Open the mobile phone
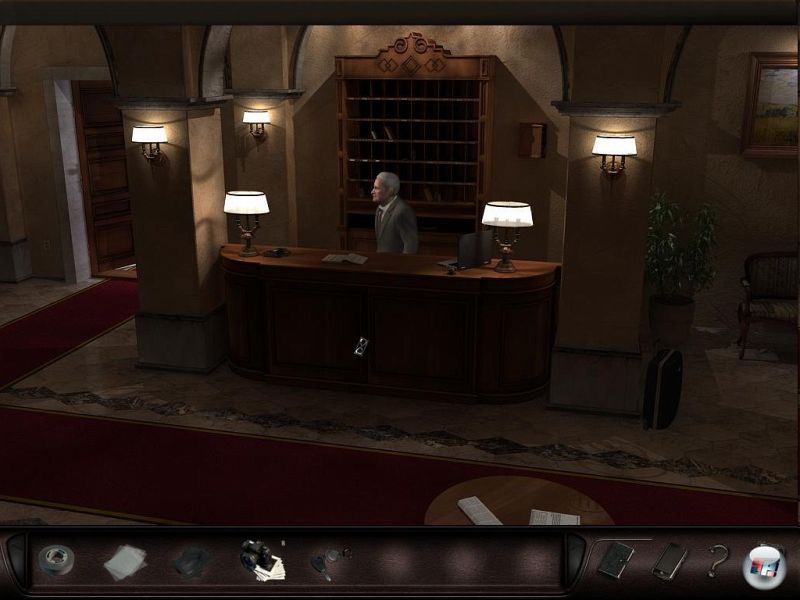 click(x=668, y=561)
